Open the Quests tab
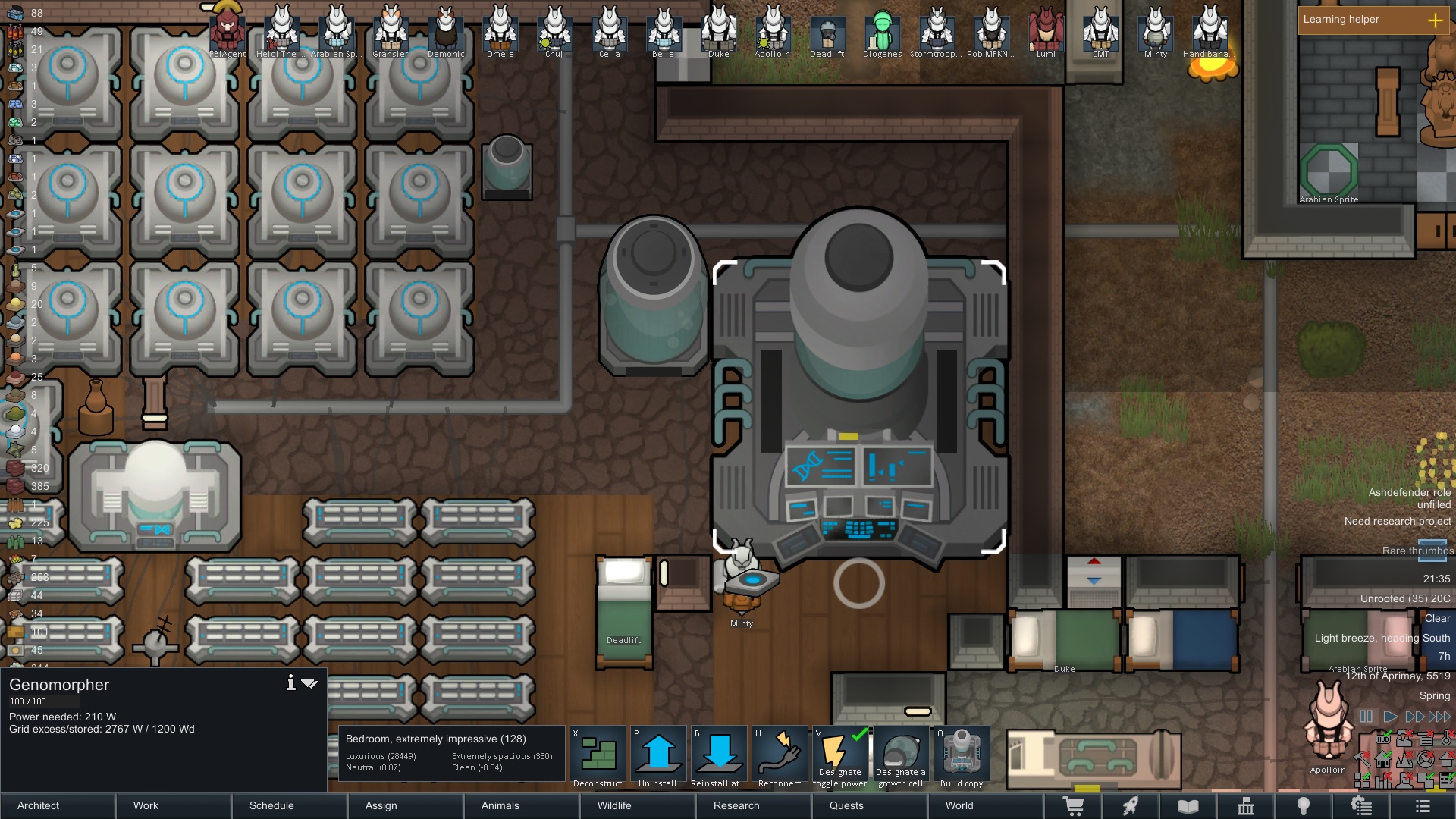Viewport: 1456px width, 819px height. (869, 805)
